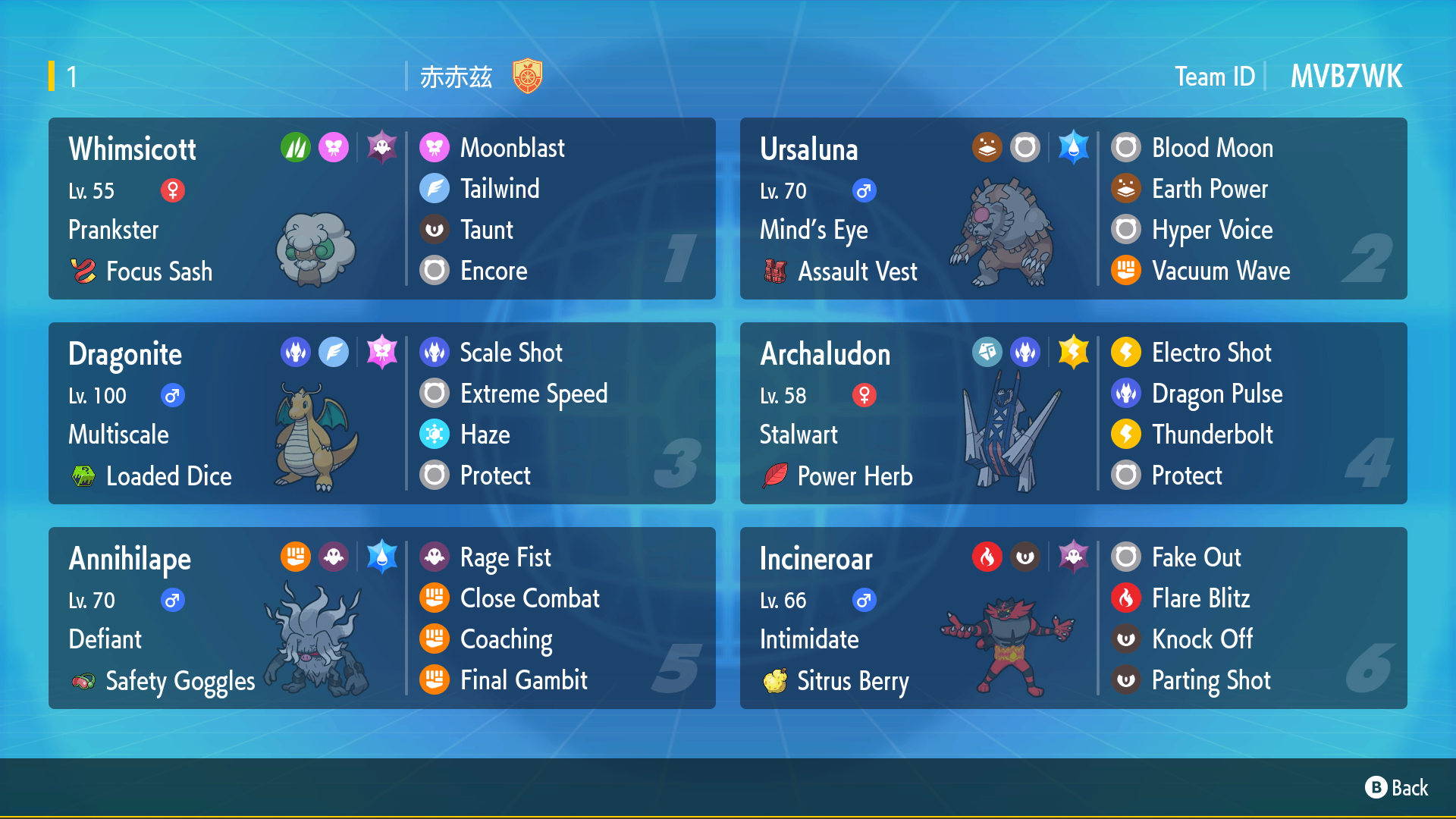Choose Annihilape's Rage Fist move
1456x819 pixels.
coord(505,557)
